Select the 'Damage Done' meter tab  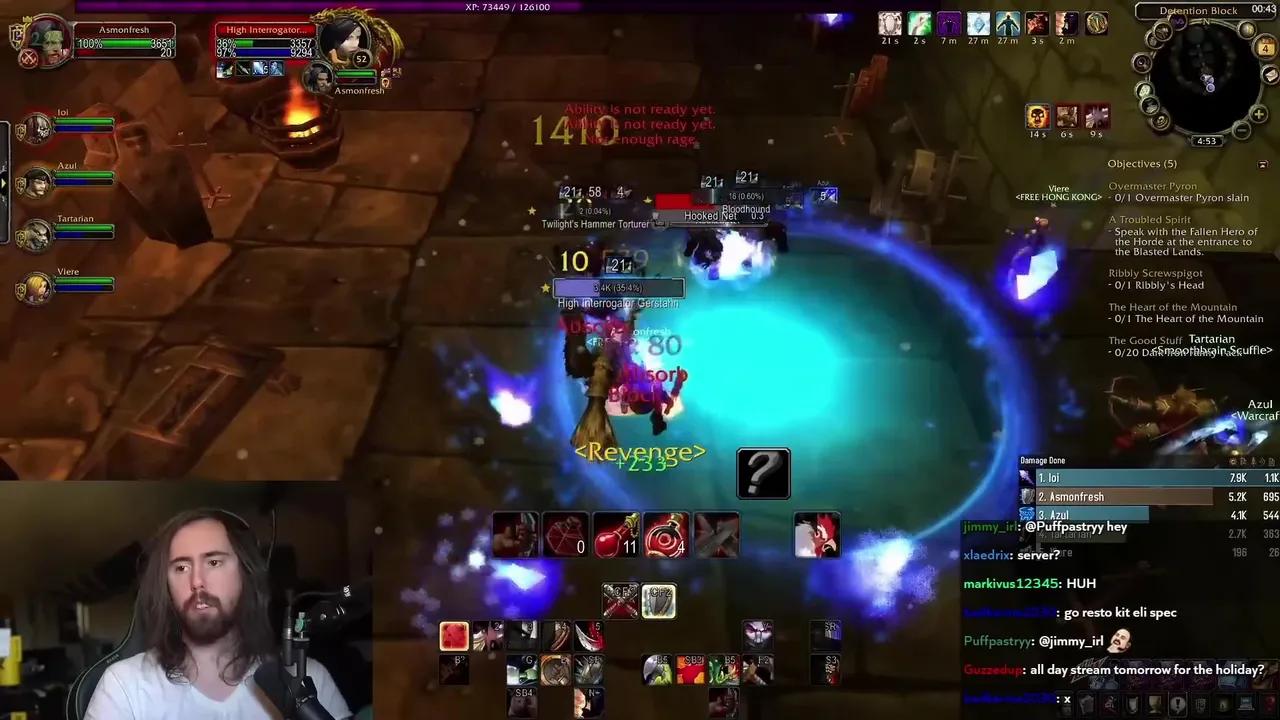click(1043, 459)
